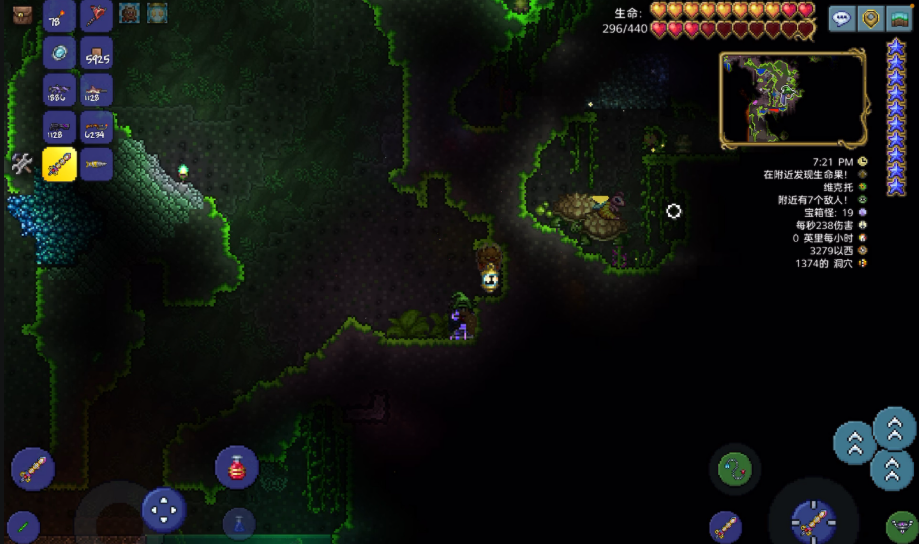Open the housing button beside map pin
Screen dimensions: 919x544
pos(901,19)
